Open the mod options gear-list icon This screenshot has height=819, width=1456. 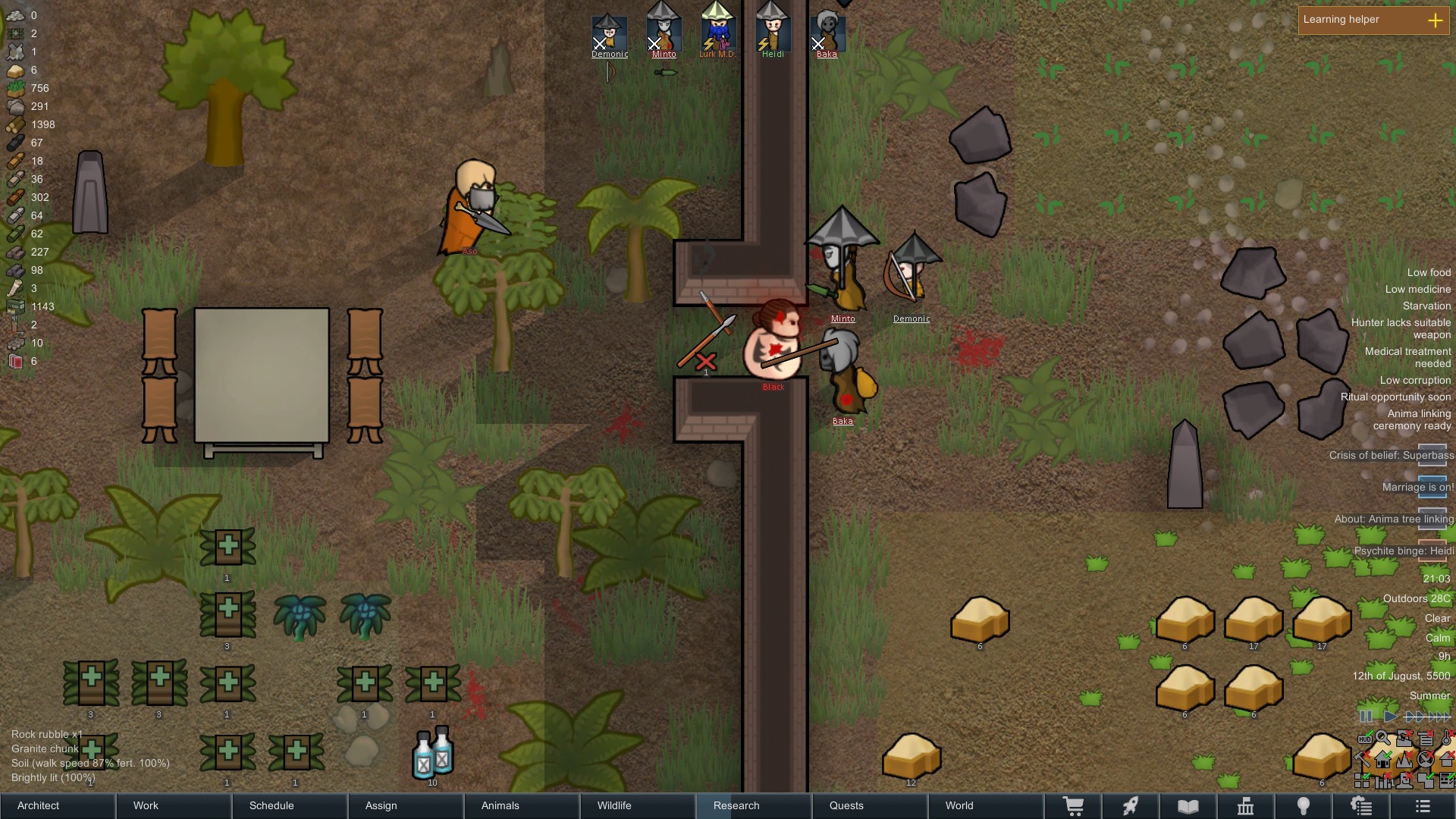click(x=1362, y=805)
